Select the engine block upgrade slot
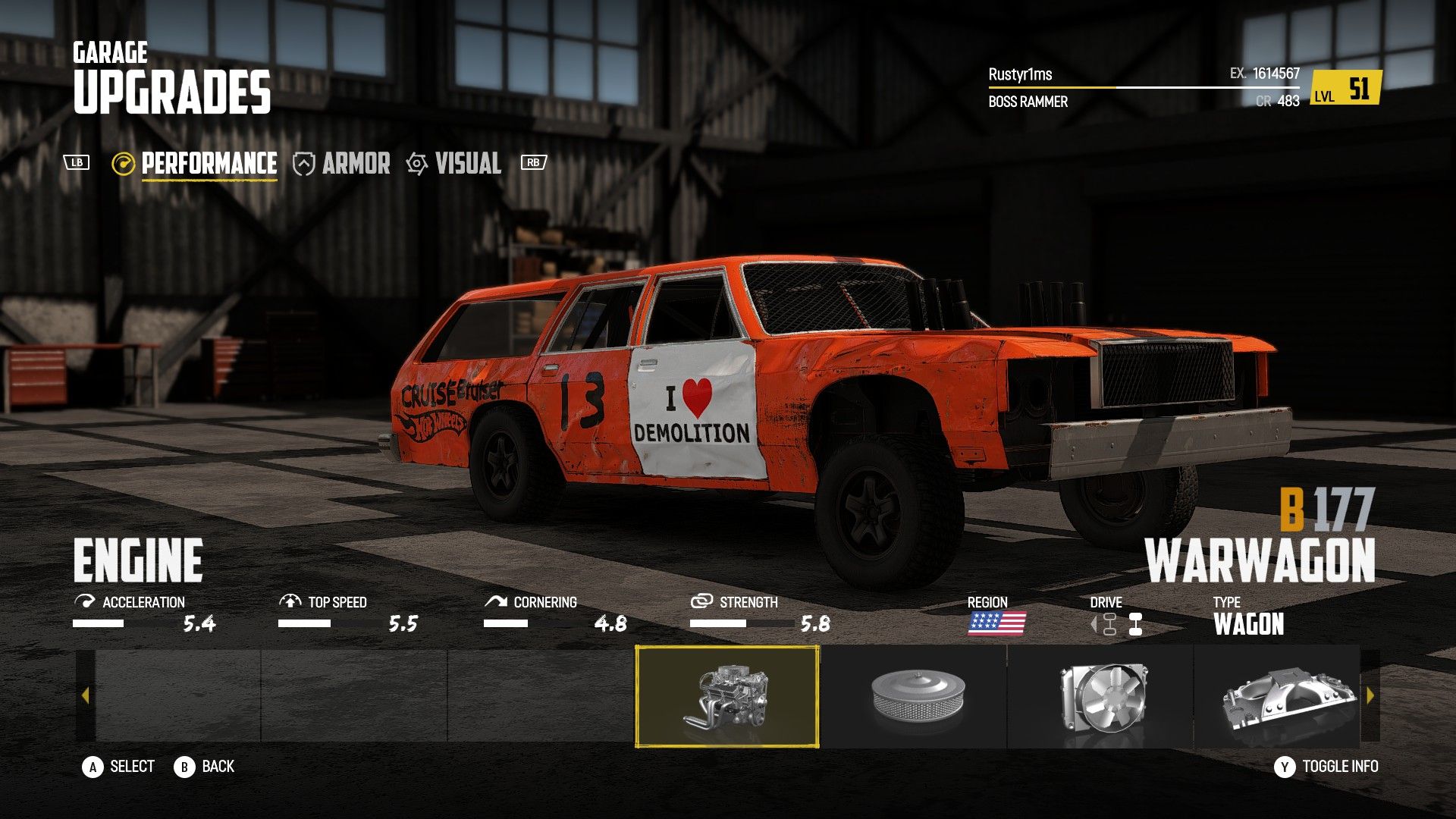The width and height of the screenshot is (1456, 819). click(x=726, y=696)
